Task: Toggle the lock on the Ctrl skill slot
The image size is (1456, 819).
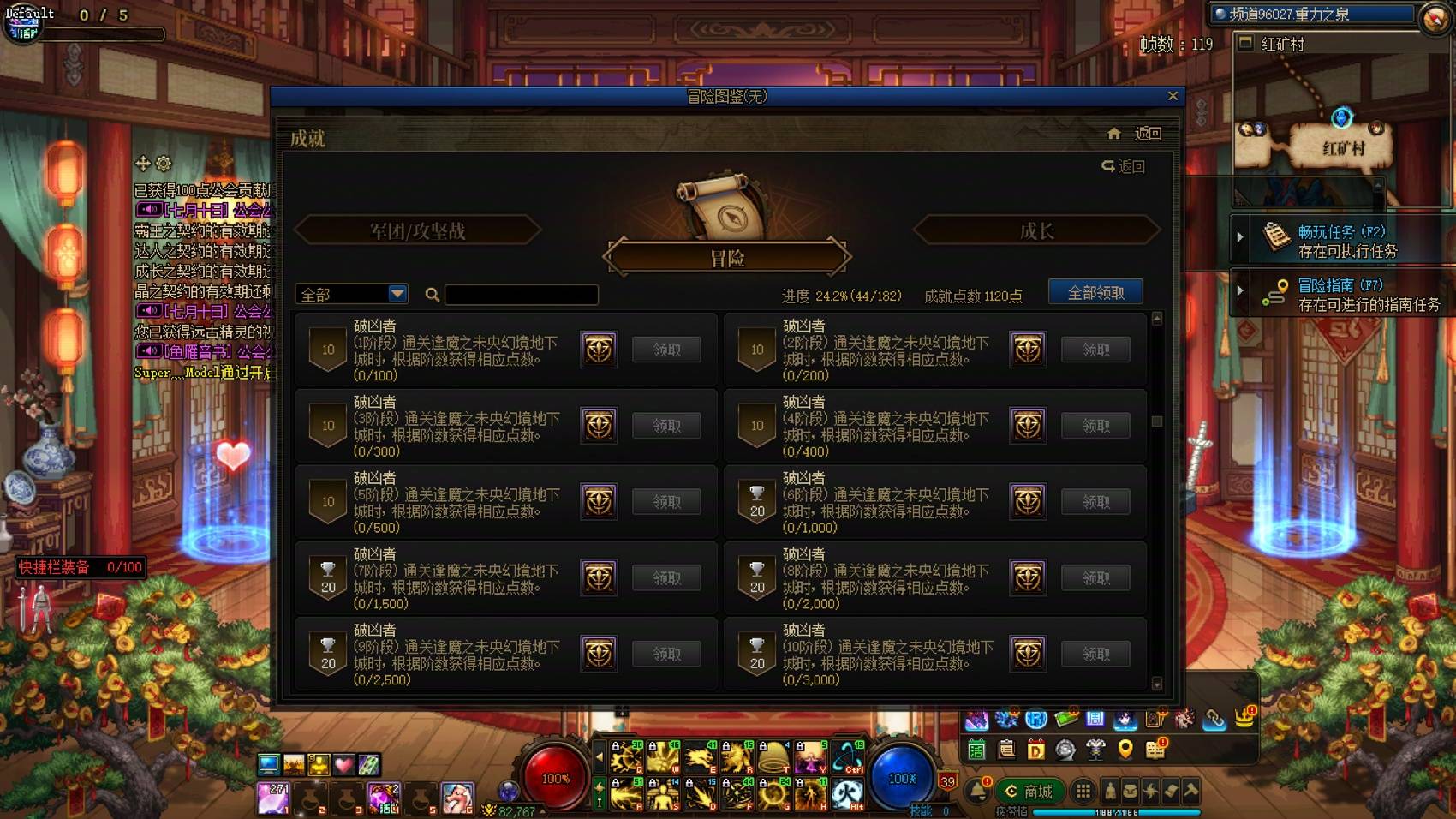Action: (837, 746)
